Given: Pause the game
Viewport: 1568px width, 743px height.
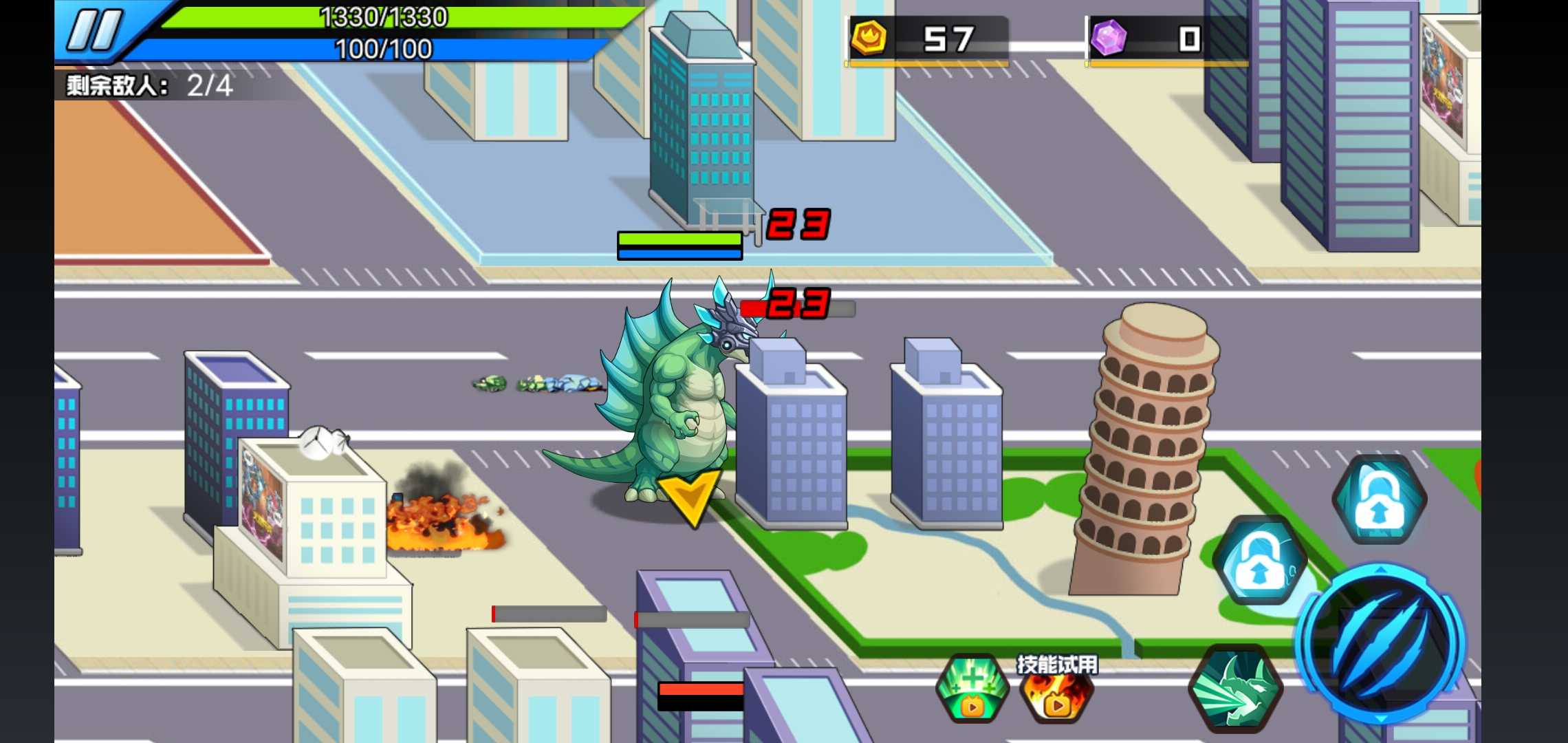Looking at the screenshot, I should (94, 31).
